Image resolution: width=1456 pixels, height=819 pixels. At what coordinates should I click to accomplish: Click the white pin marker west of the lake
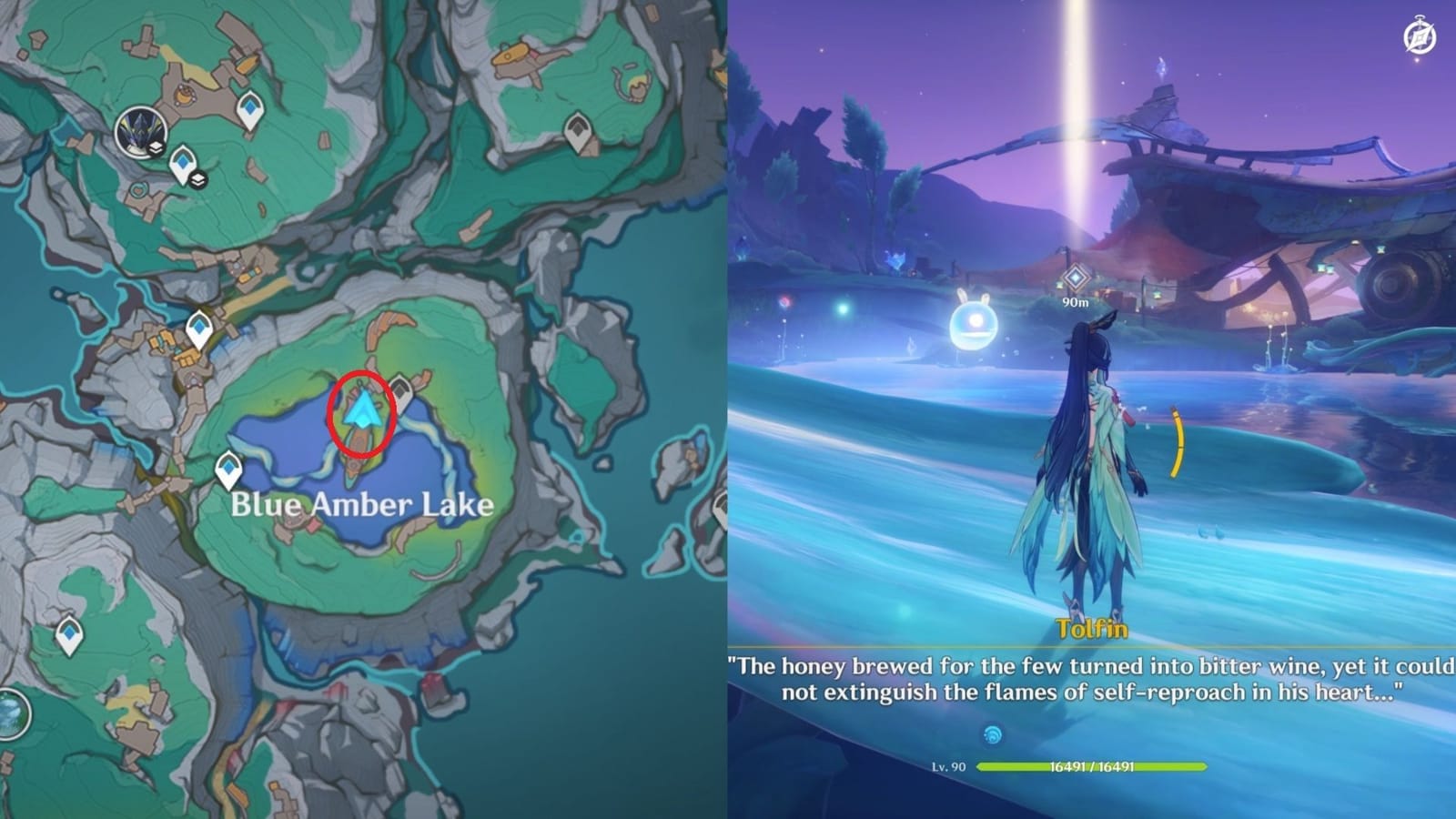pos(228,470)
